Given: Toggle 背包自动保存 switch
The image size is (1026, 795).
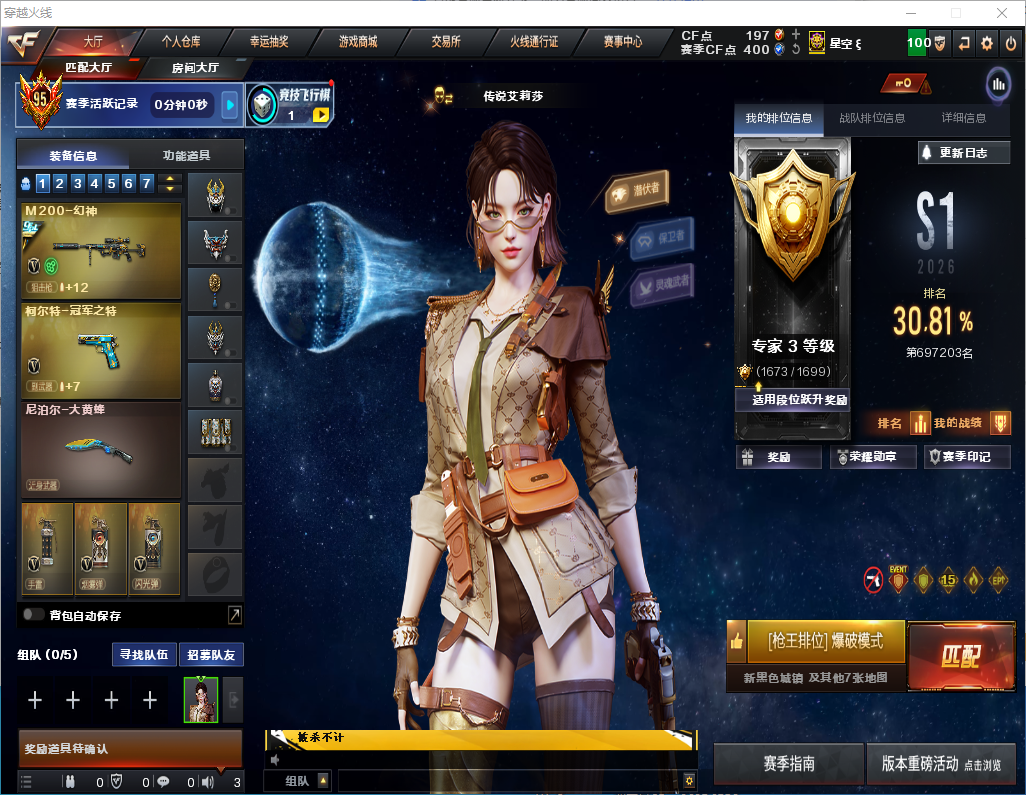Looking at the screenshot, I should point(34,615).
